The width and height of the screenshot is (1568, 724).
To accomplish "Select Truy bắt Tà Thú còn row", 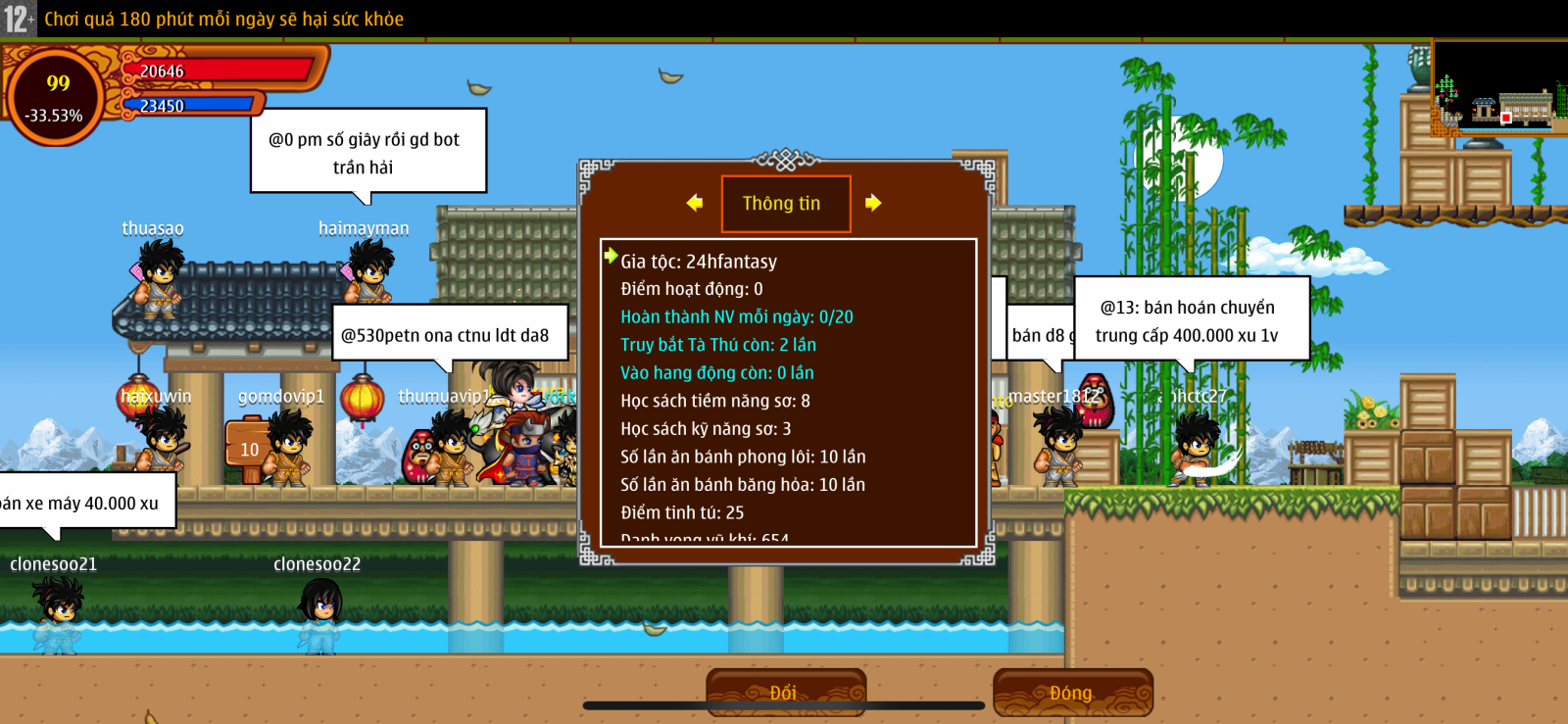I will [x=717, y=345].
